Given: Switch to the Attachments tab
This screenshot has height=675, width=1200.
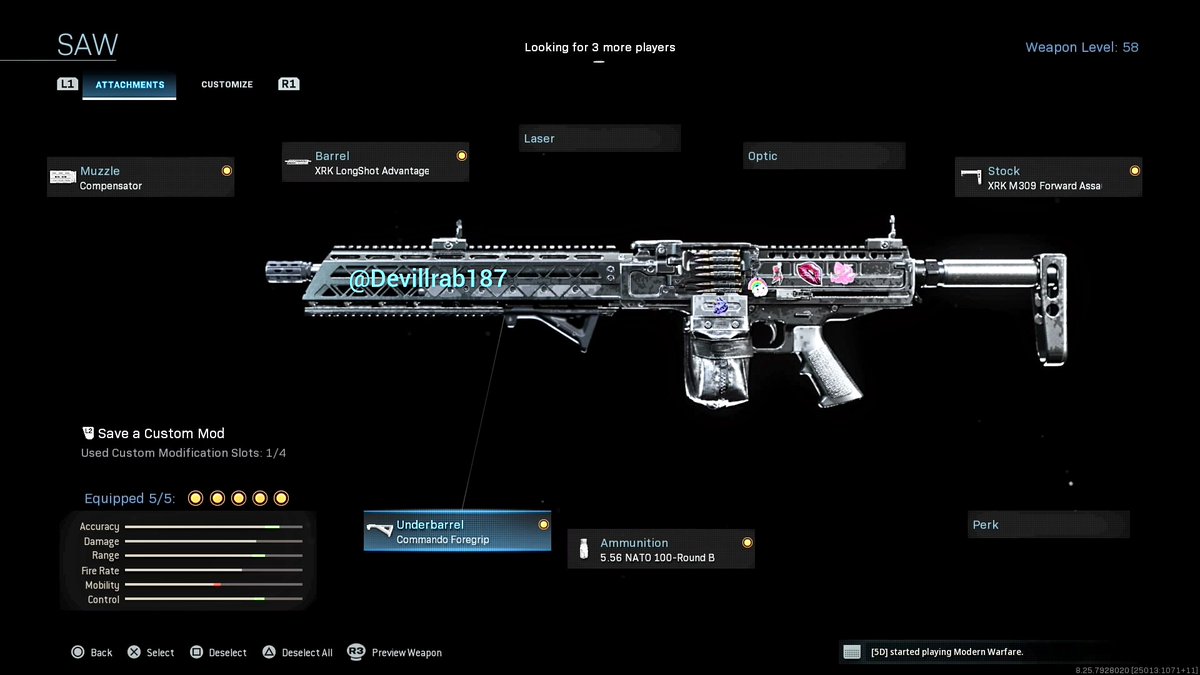Looking at the screenshot, I should pyautogui.click(x=130, y=85).
